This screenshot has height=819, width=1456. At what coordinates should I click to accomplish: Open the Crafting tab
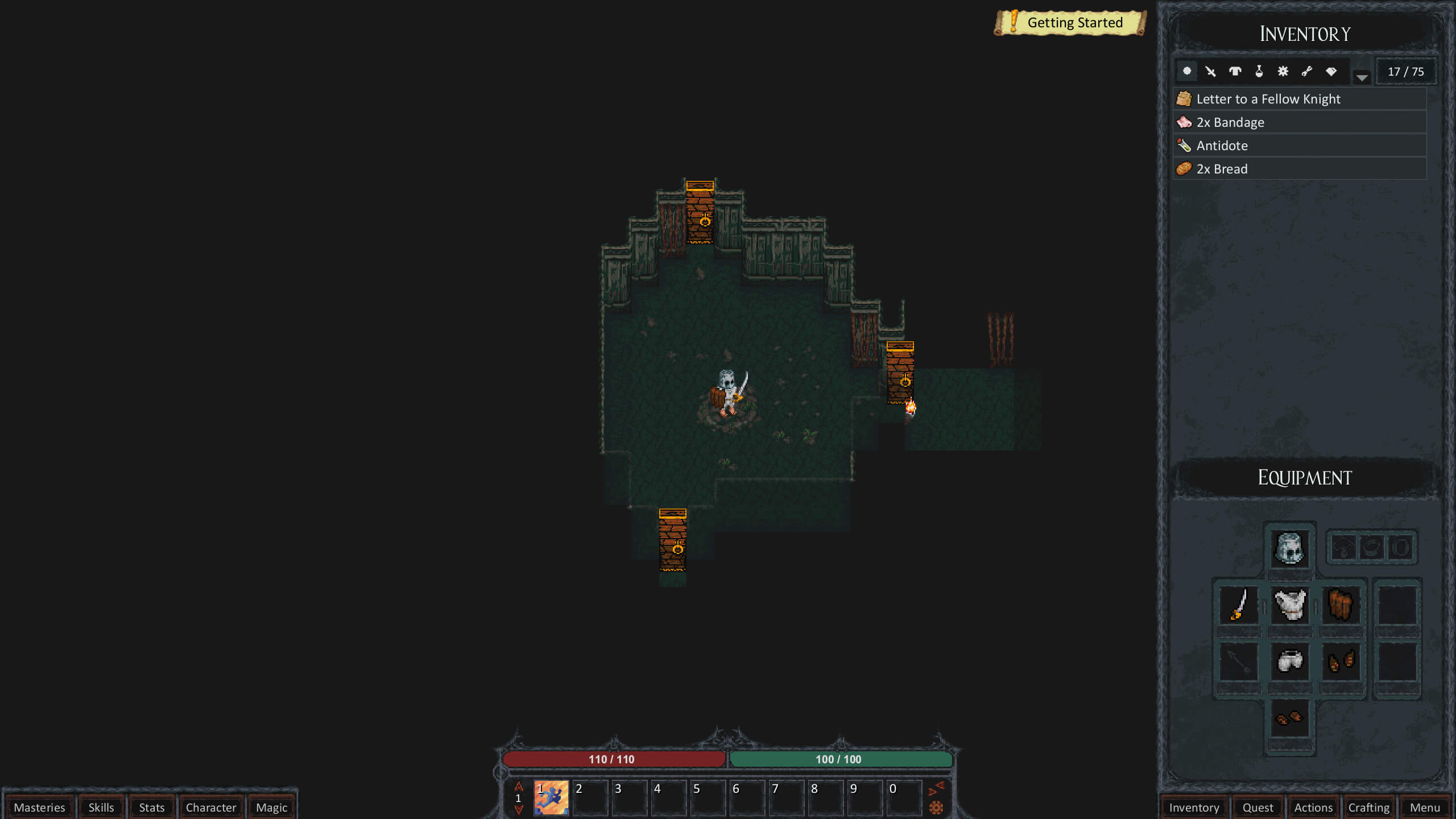(1368, 807)
